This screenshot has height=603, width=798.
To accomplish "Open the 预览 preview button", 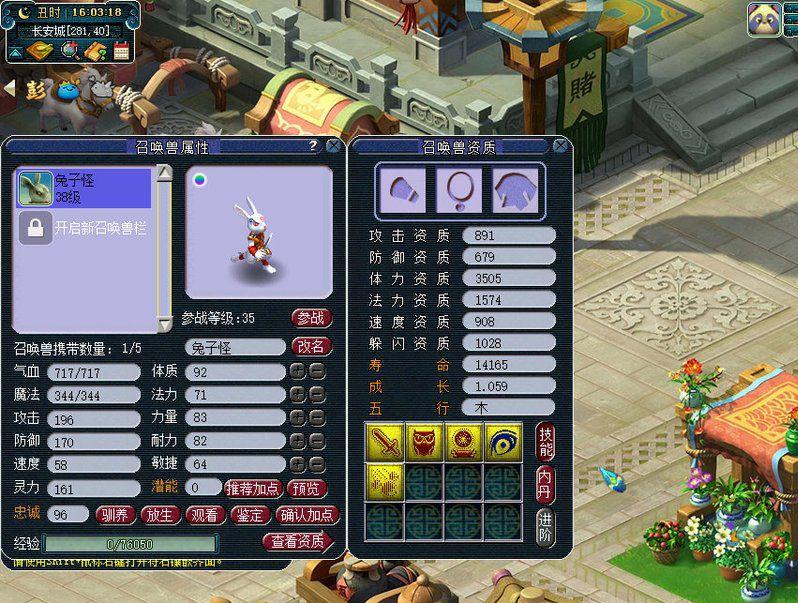I will tap(307, 488).
